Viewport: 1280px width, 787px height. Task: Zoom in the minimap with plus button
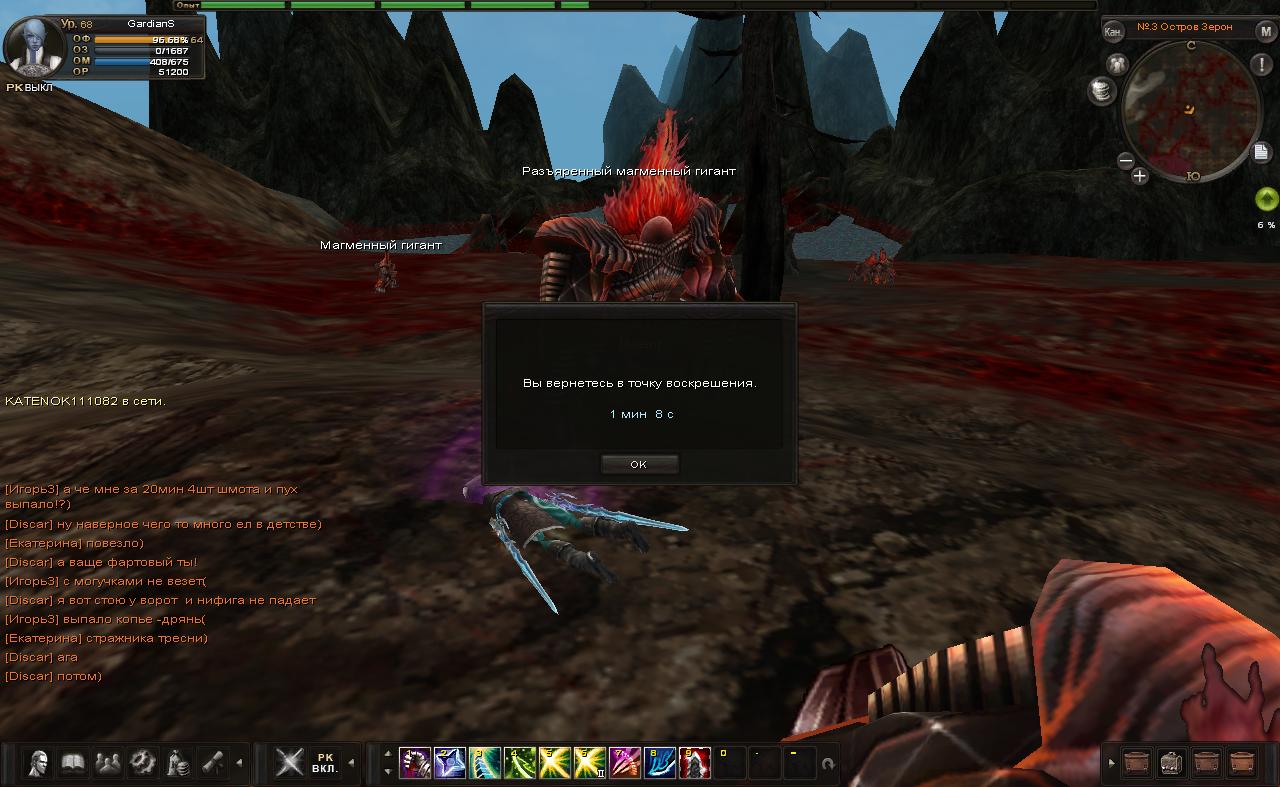1139,177
